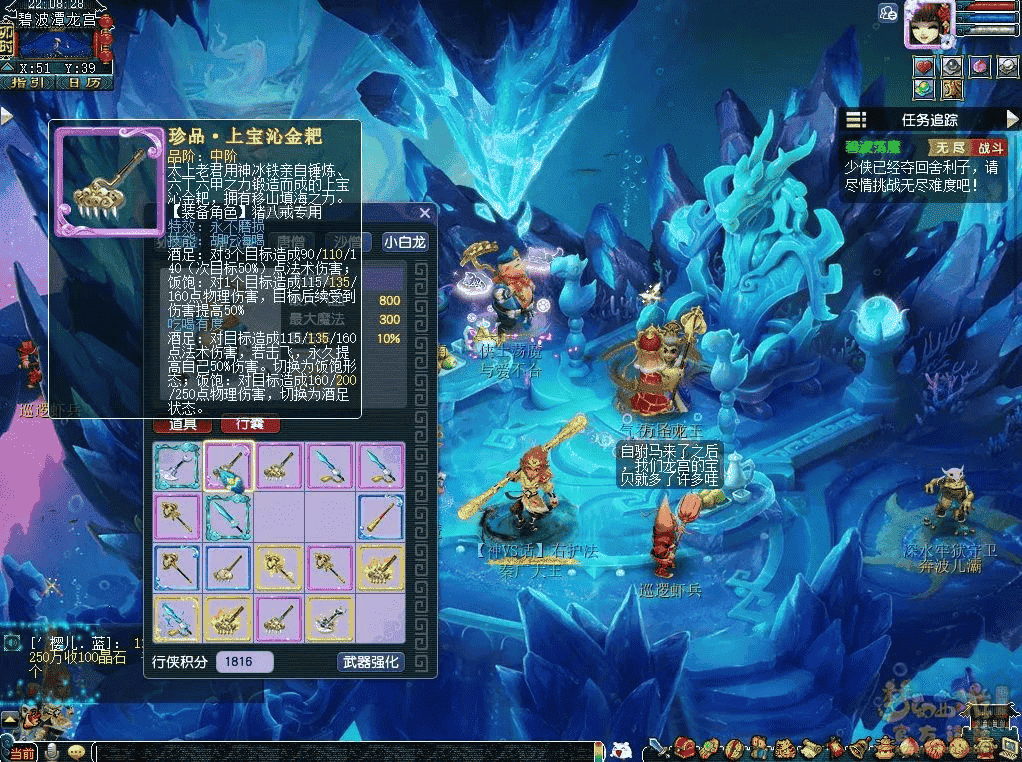
Task: Open the treasure chest icon in bottom toolbar
Action: (686, 747)
